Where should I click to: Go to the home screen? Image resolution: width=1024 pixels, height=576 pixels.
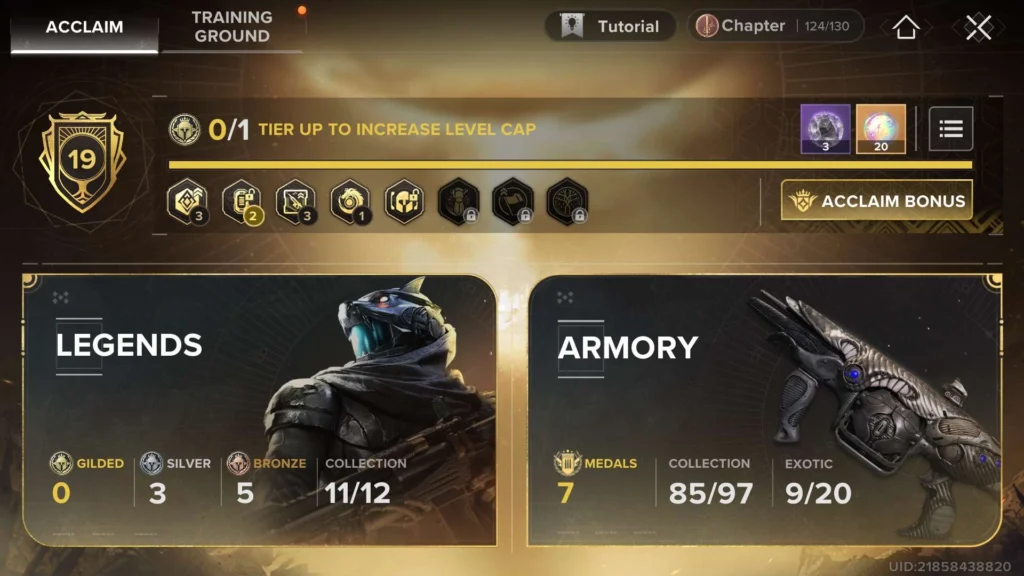905,27
